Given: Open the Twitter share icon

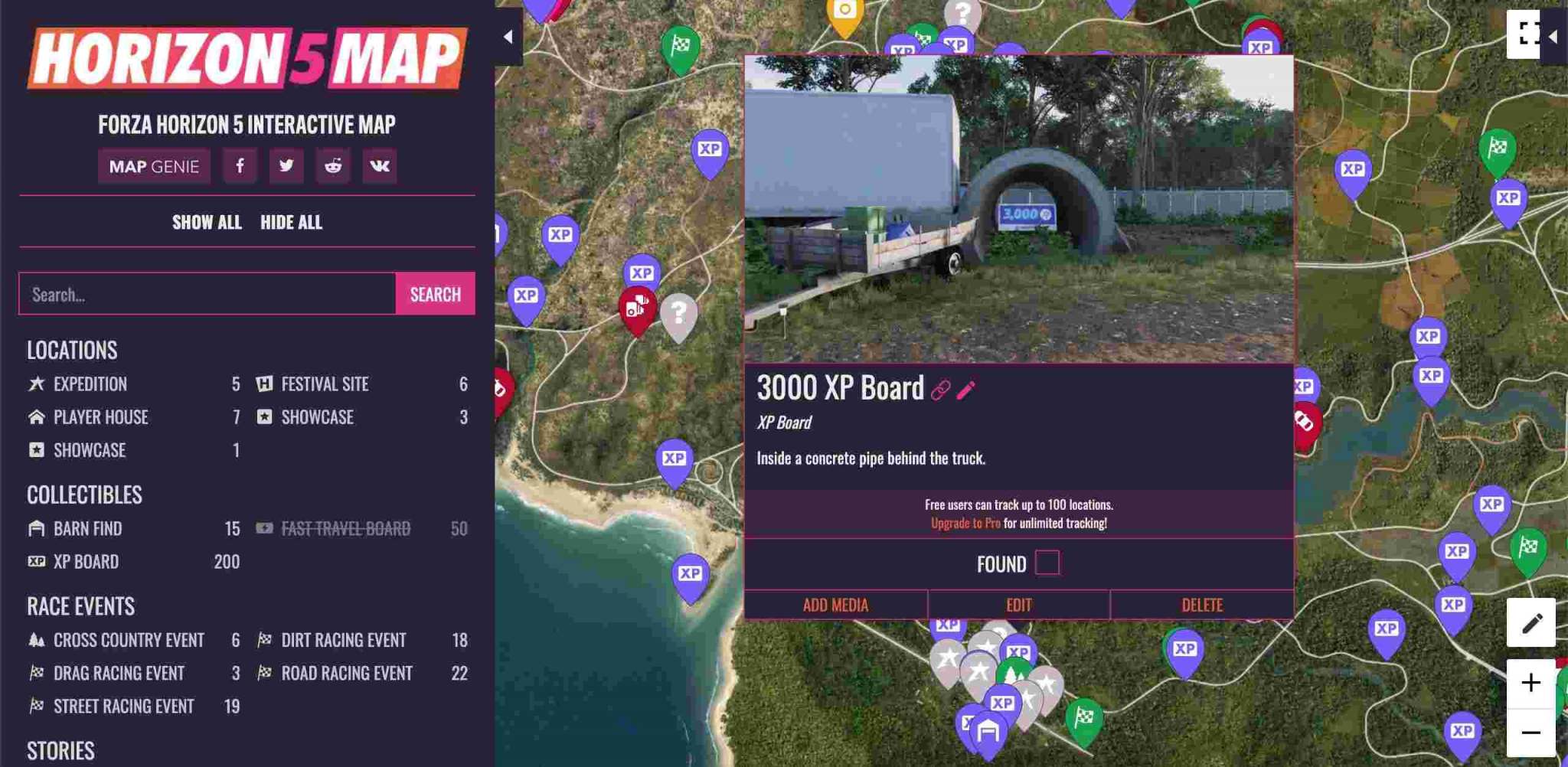Looking at the screenshot, I should (x=286, y=165).
